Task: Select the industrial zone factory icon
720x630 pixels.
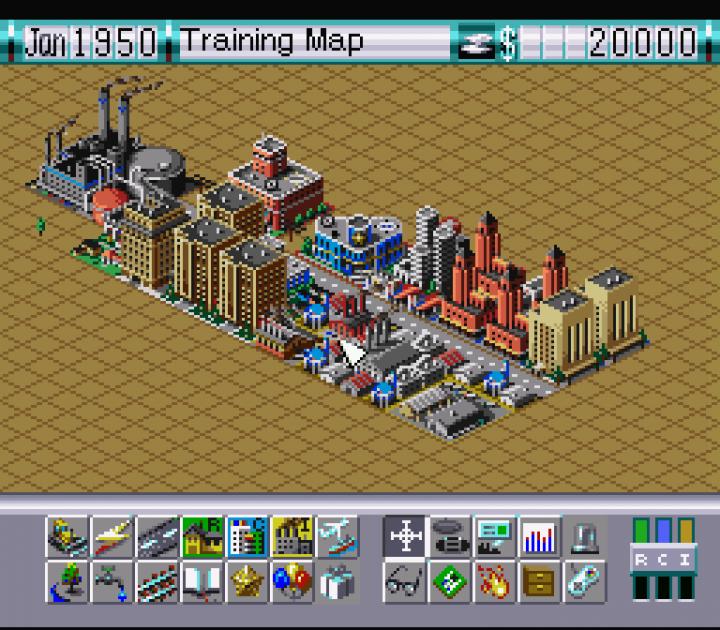Action: 292,537
